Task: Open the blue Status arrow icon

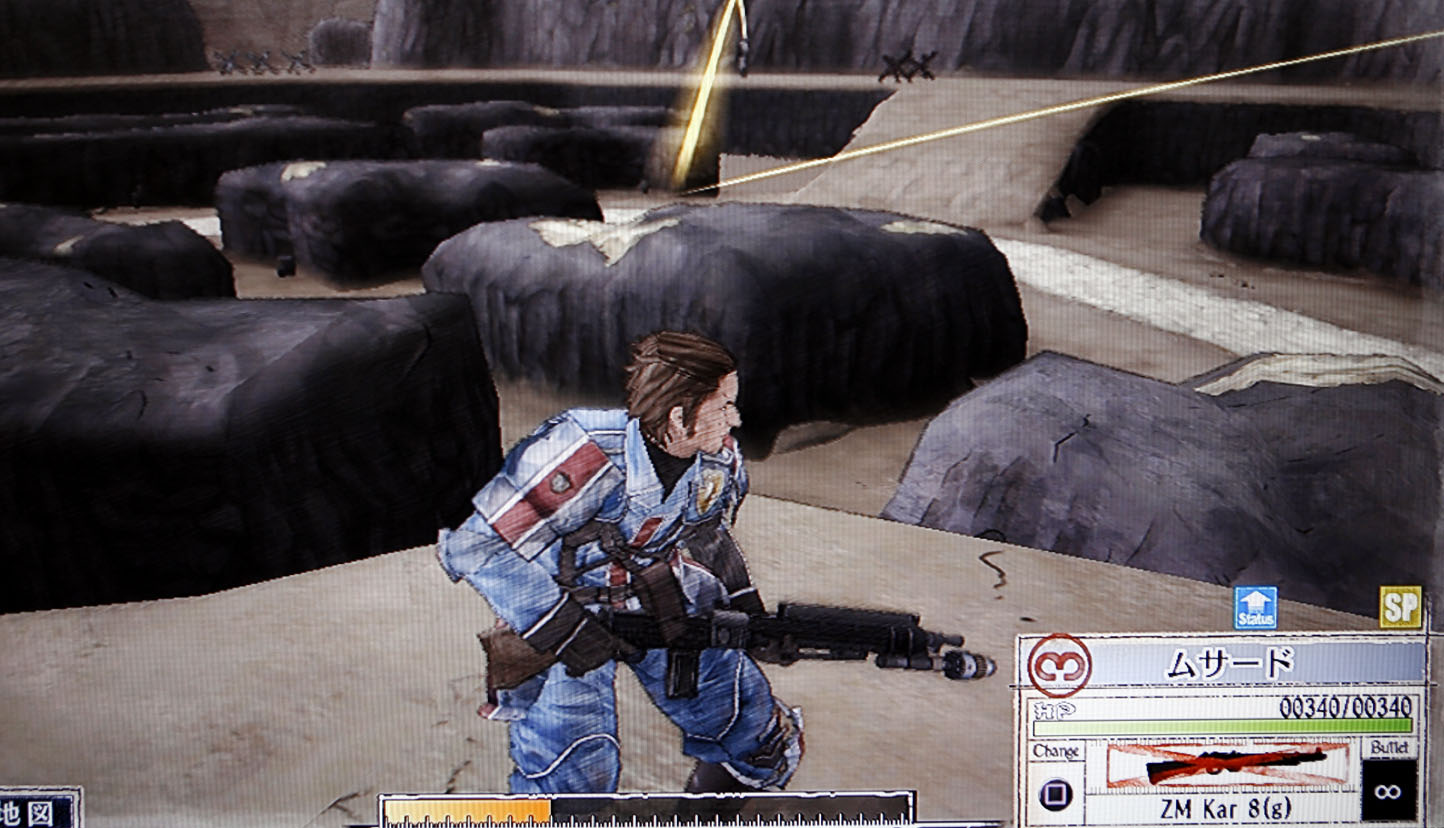Action: tap(1255, 608)
